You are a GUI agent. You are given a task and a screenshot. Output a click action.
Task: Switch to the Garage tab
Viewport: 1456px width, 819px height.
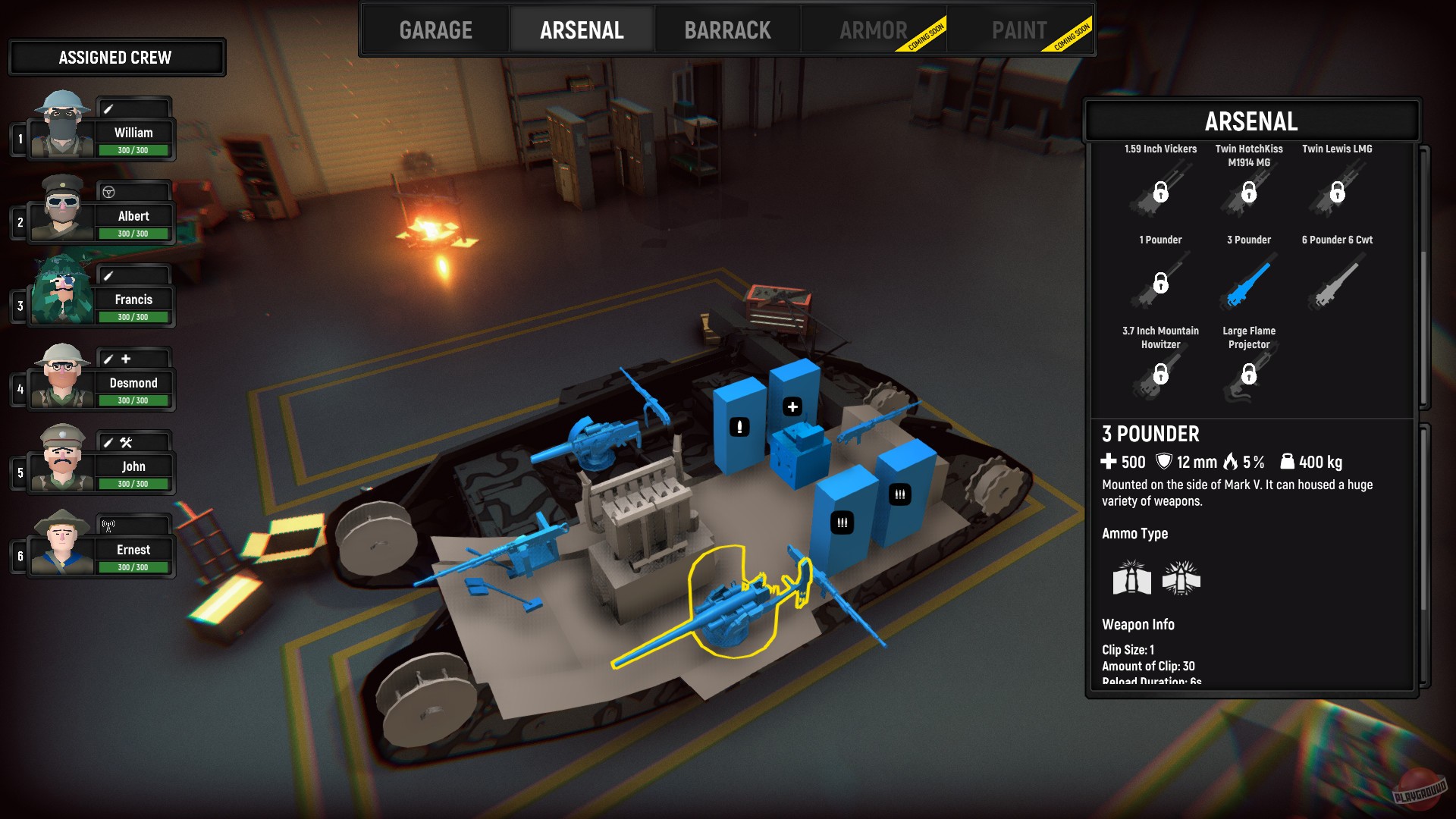pyautogui.click(x=436, y=30)
